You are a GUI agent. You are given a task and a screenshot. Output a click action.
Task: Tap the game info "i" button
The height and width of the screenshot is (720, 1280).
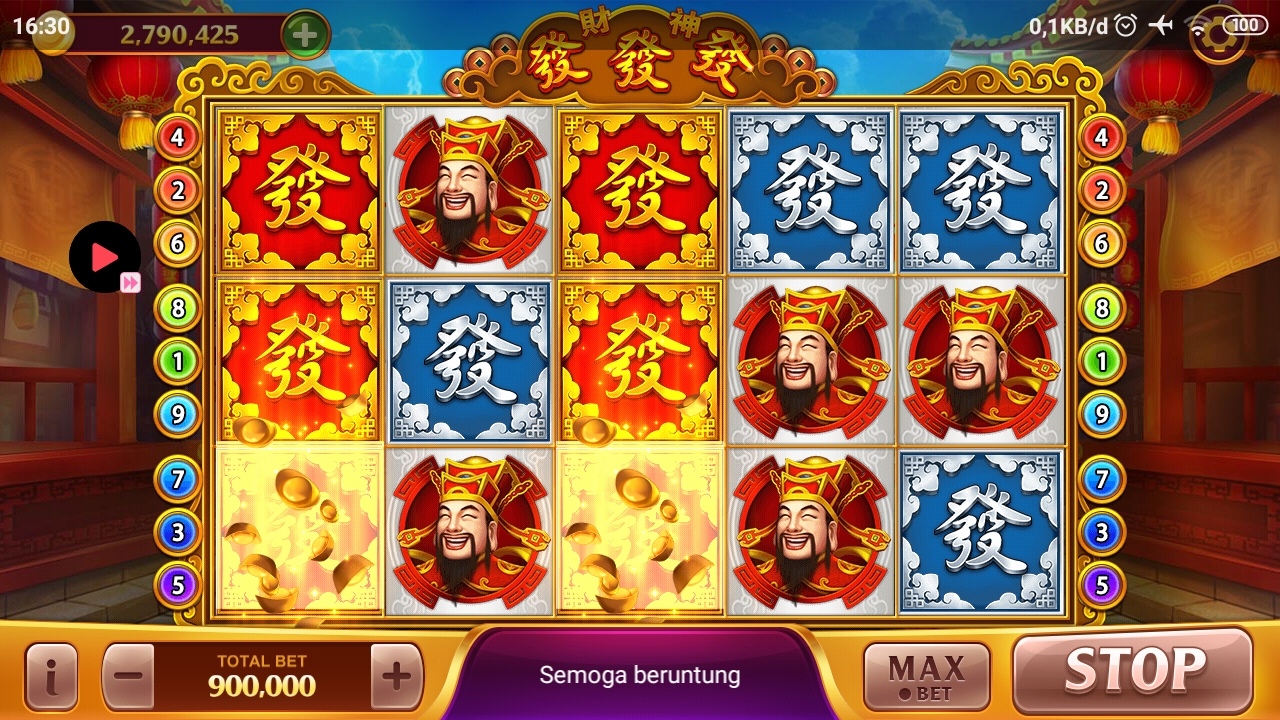pyautogui.click(x=51, y=674)
